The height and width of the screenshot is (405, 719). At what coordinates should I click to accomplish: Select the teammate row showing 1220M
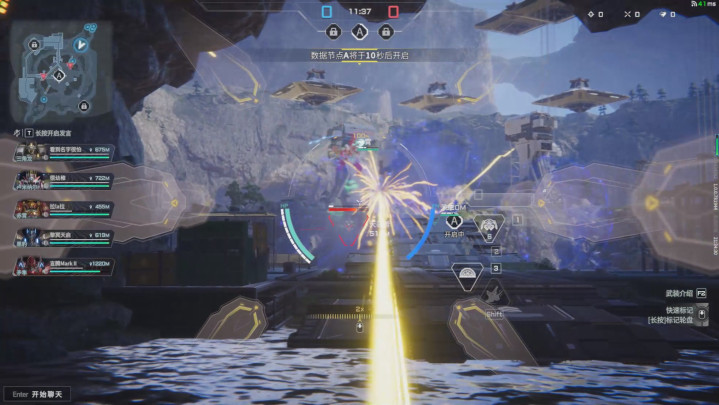[62, 265]
